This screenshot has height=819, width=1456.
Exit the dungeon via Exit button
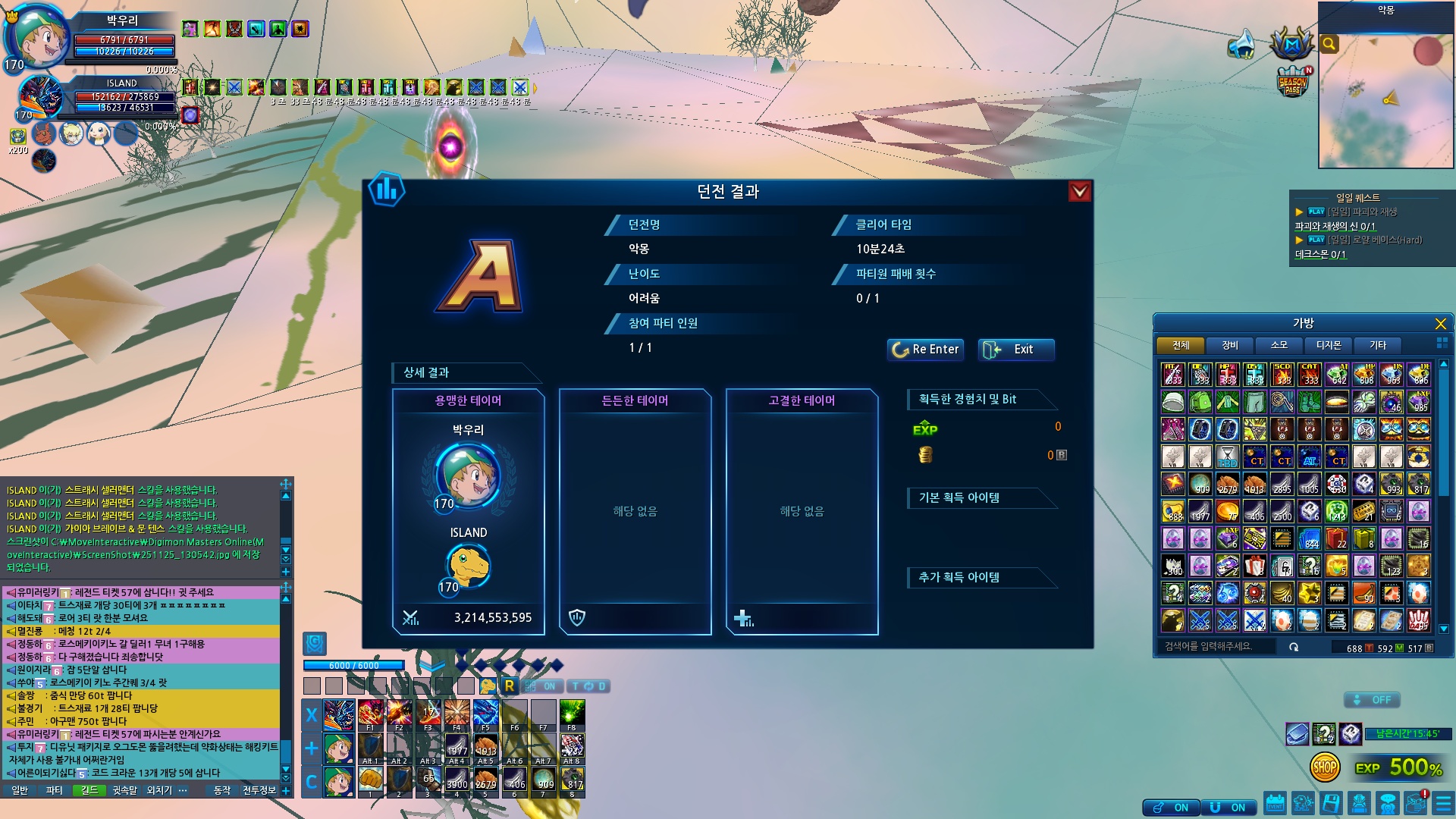pos(1016,350)
